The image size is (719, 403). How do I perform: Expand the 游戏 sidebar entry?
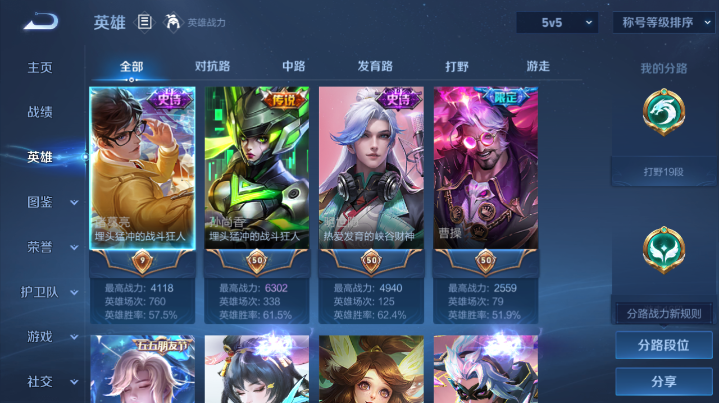[x=50, y=336]
